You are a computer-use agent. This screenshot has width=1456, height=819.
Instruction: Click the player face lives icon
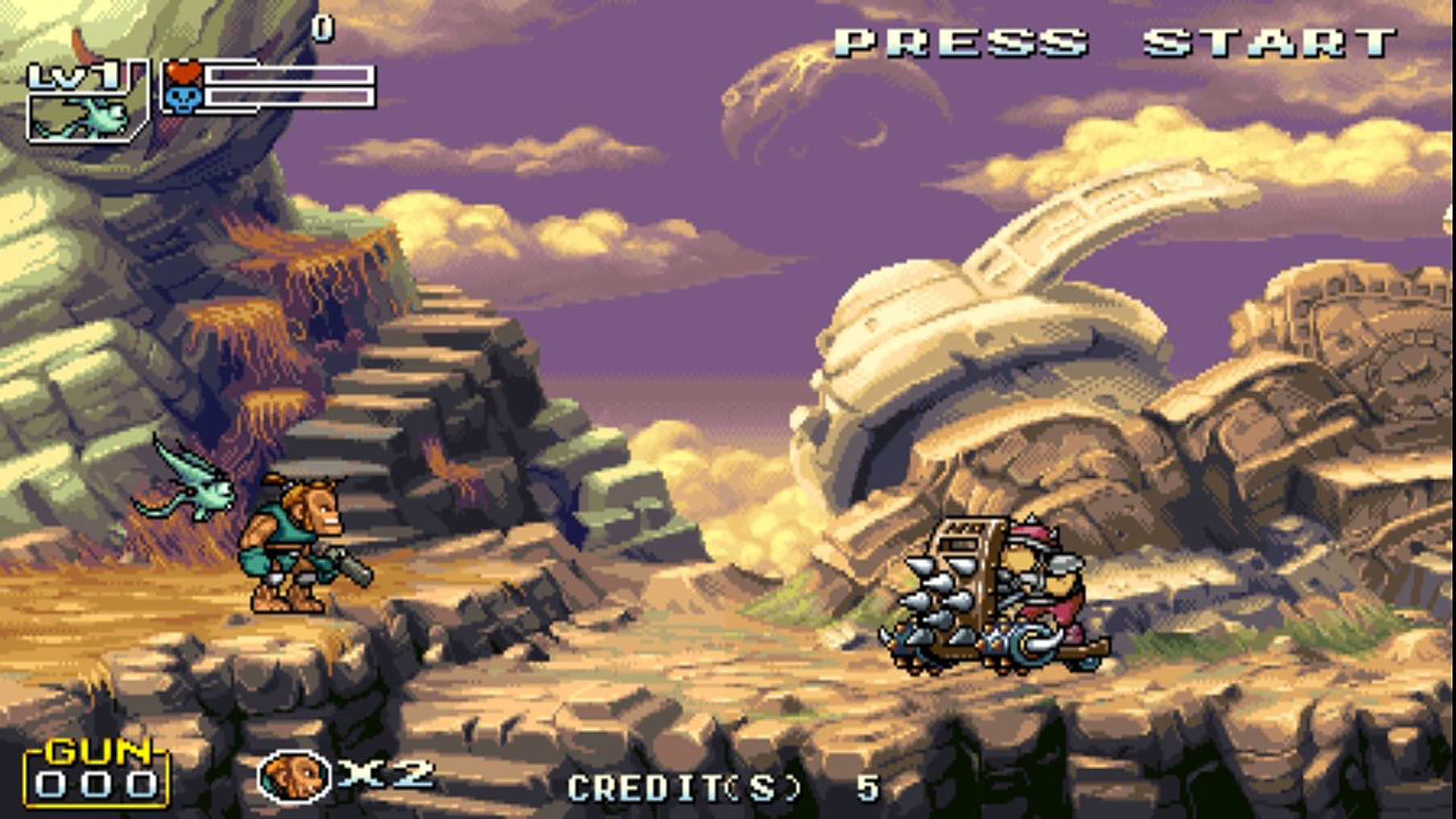coord(293,776)
